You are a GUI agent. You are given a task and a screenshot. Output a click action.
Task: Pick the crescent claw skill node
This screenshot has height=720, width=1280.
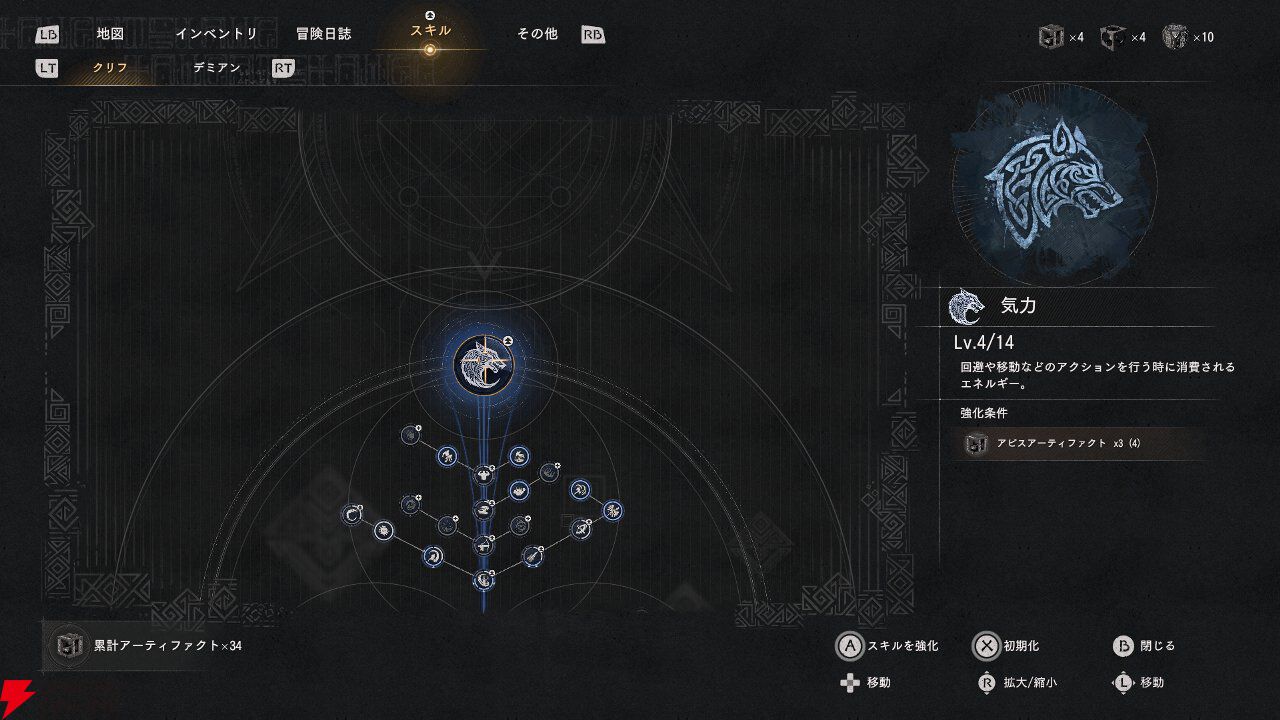(x=352, y=515)
